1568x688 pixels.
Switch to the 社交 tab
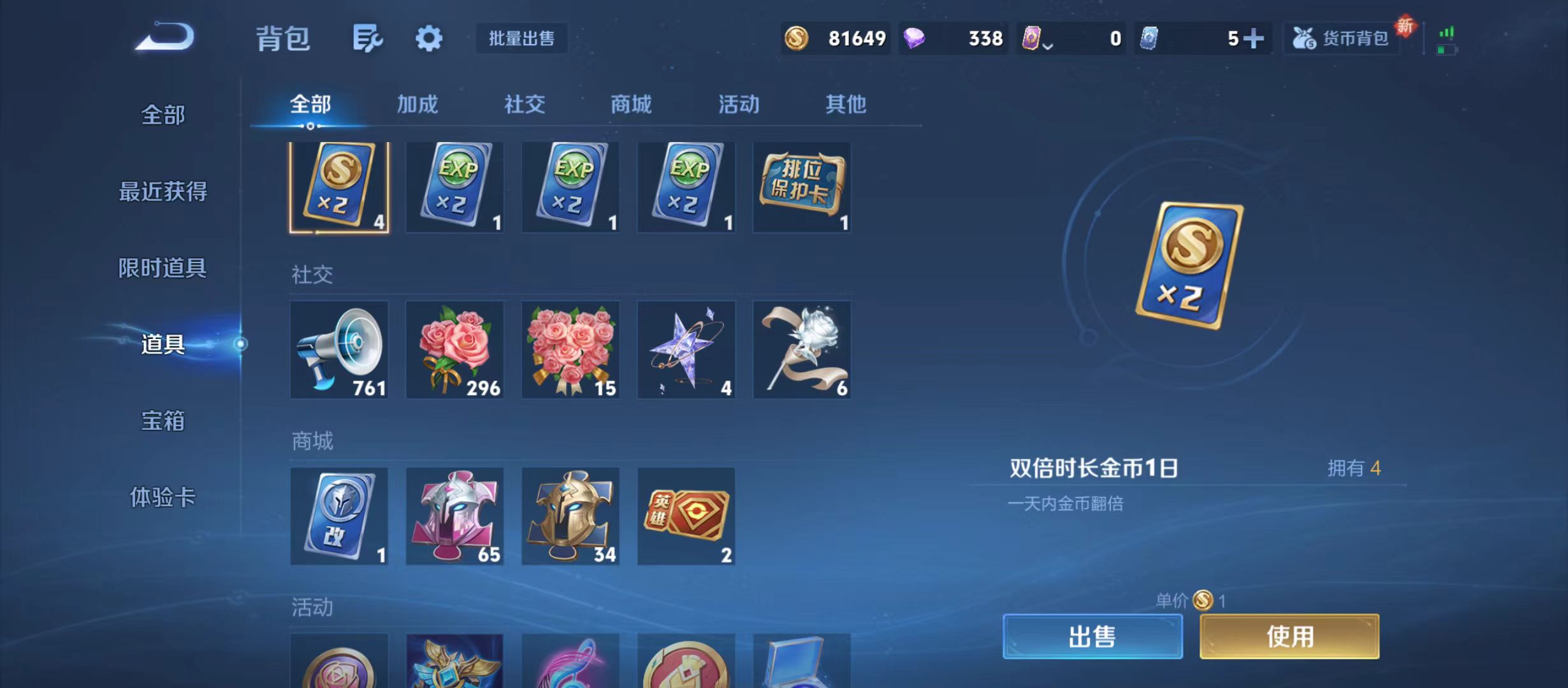(524, 104)
